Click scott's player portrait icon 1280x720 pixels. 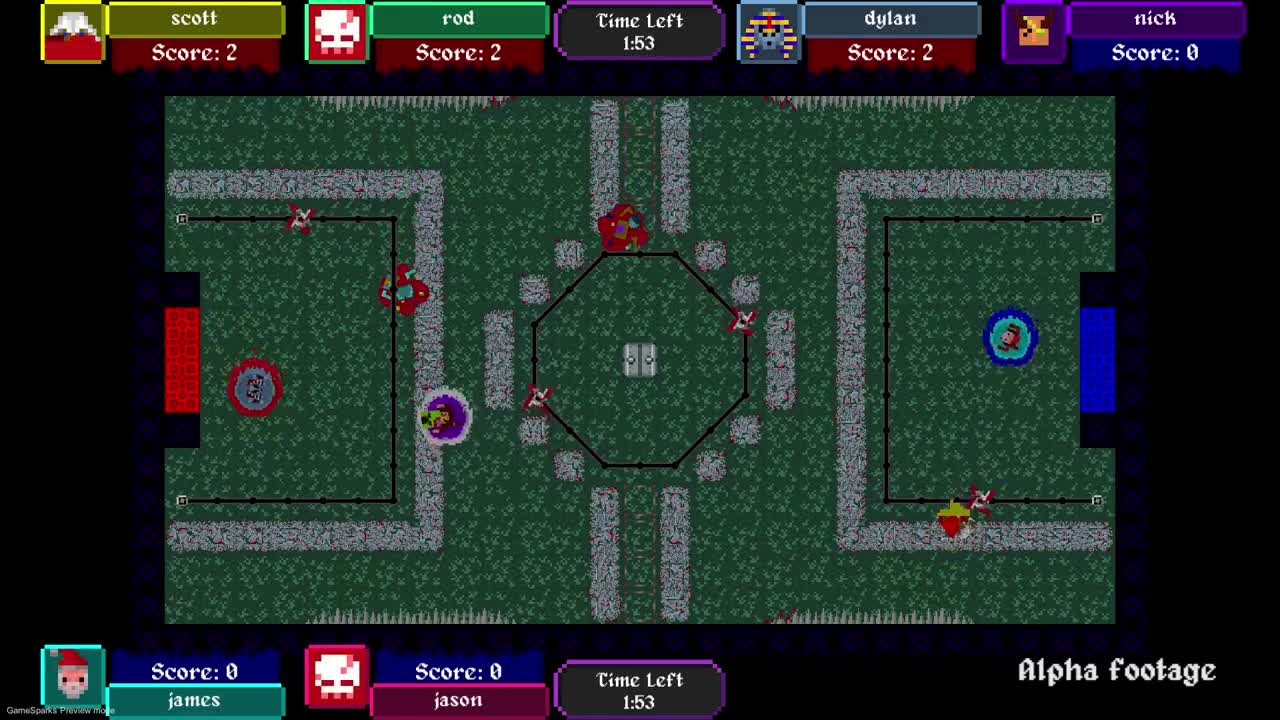pos(71,33)
